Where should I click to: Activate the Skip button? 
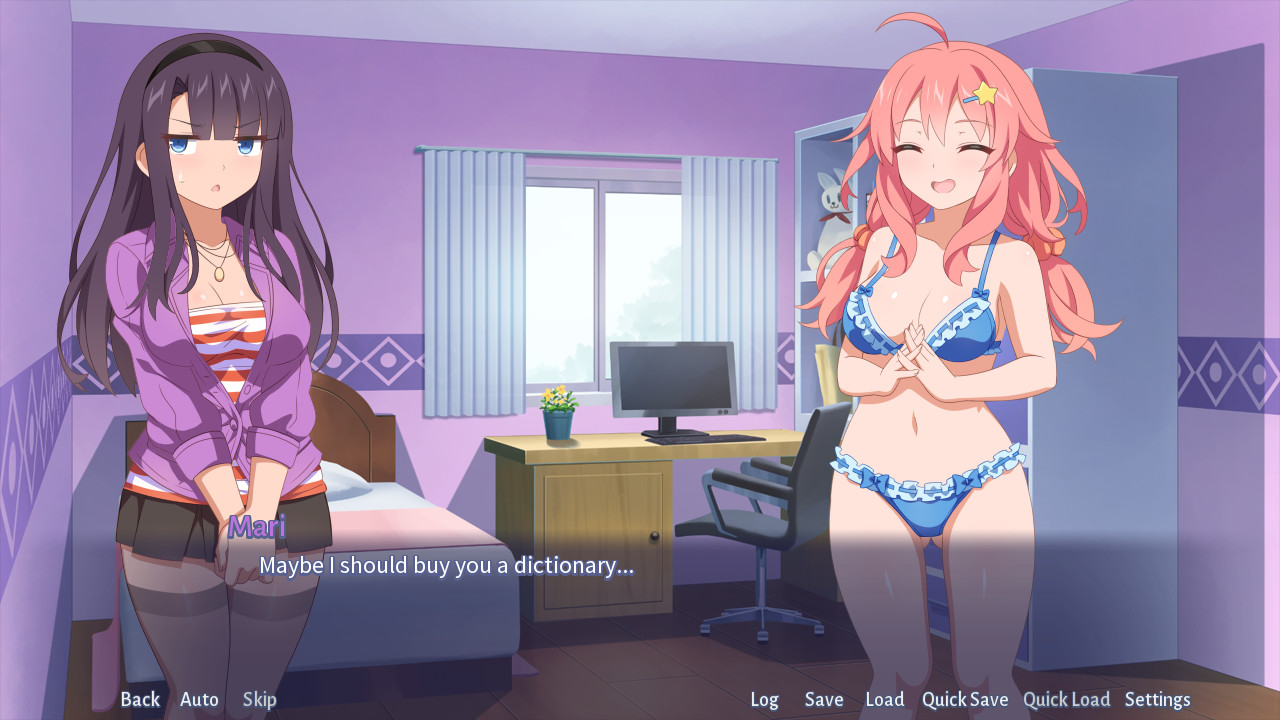coord(259,699)
